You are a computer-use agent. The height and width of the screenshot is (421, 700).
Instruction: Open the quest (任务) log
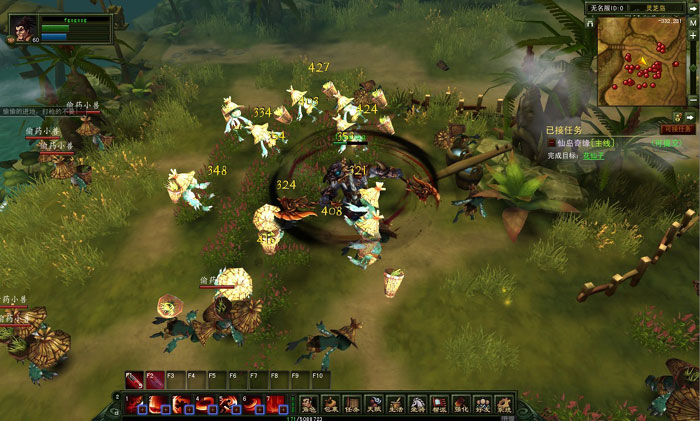(x=352, y=404)
